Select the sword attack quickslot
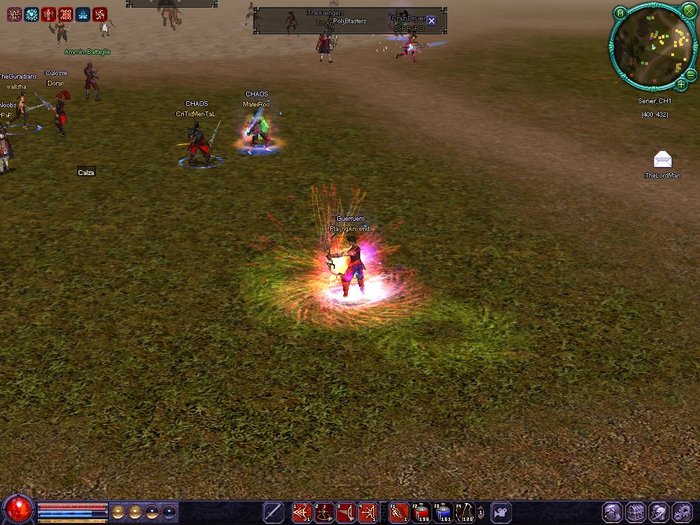The image size is (700, 525). coord(272,512)
